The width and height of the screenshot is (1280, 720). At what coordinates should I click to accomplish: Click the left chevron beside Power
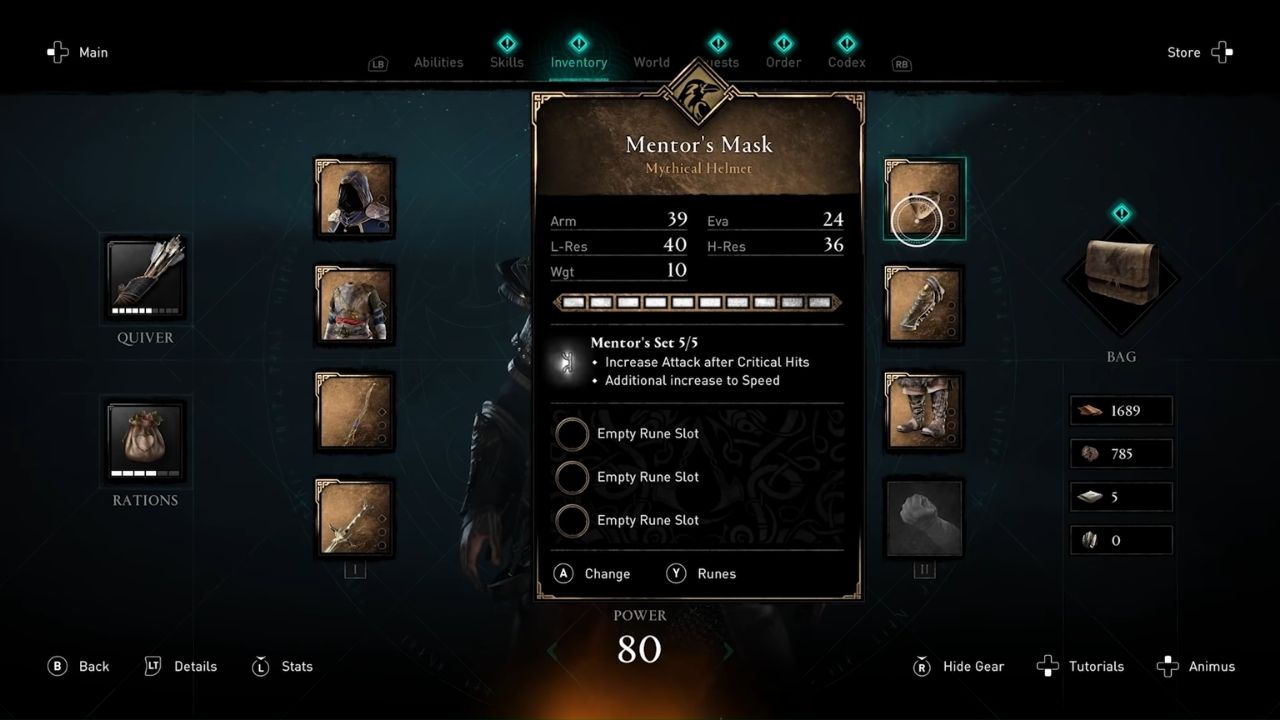click(x=550, y=650)
